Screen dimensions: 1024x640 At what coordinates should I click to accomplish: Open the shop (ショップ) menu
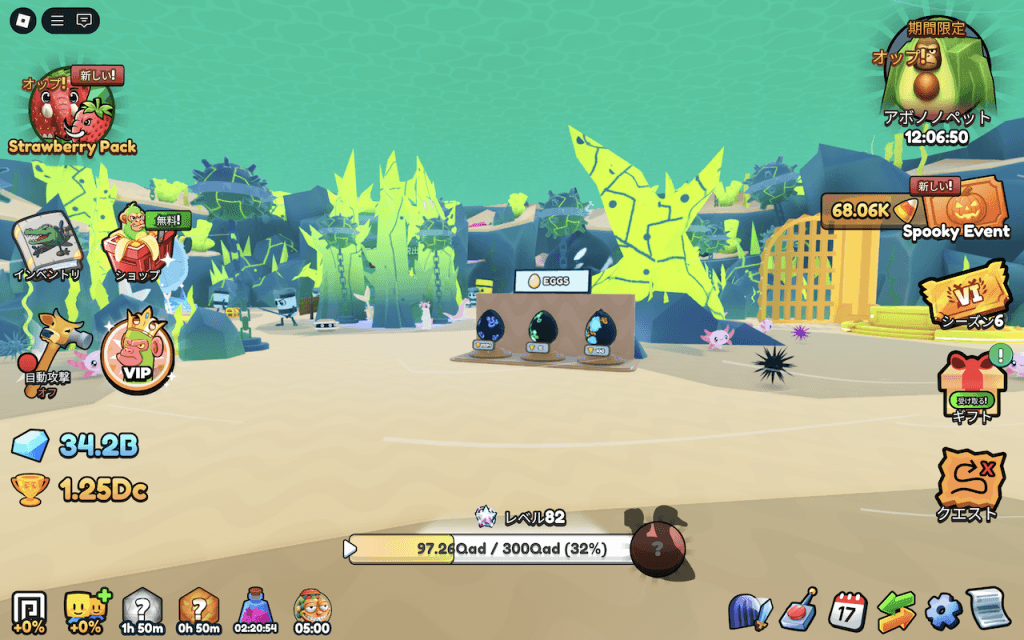(140, 243)
